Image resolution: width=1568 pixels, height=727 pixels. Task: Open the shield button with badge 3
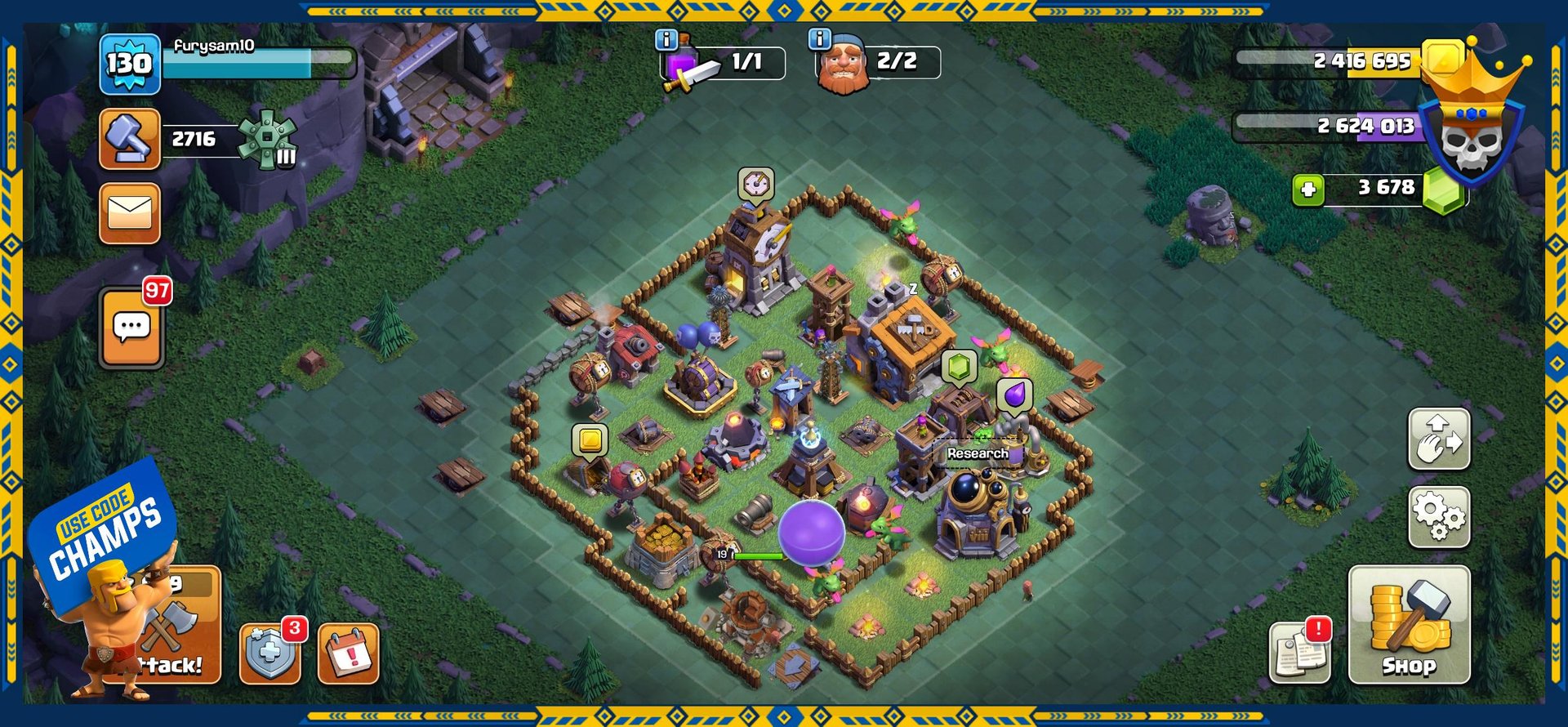[269, 653]
